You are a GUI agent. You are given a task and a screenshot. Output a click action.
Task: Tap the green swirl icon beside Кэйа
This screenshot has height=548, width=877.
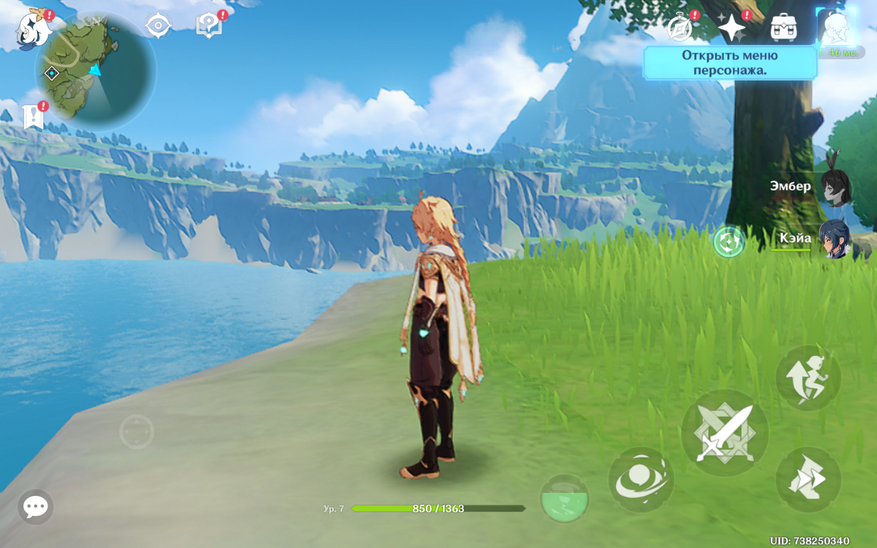[728, 241]
